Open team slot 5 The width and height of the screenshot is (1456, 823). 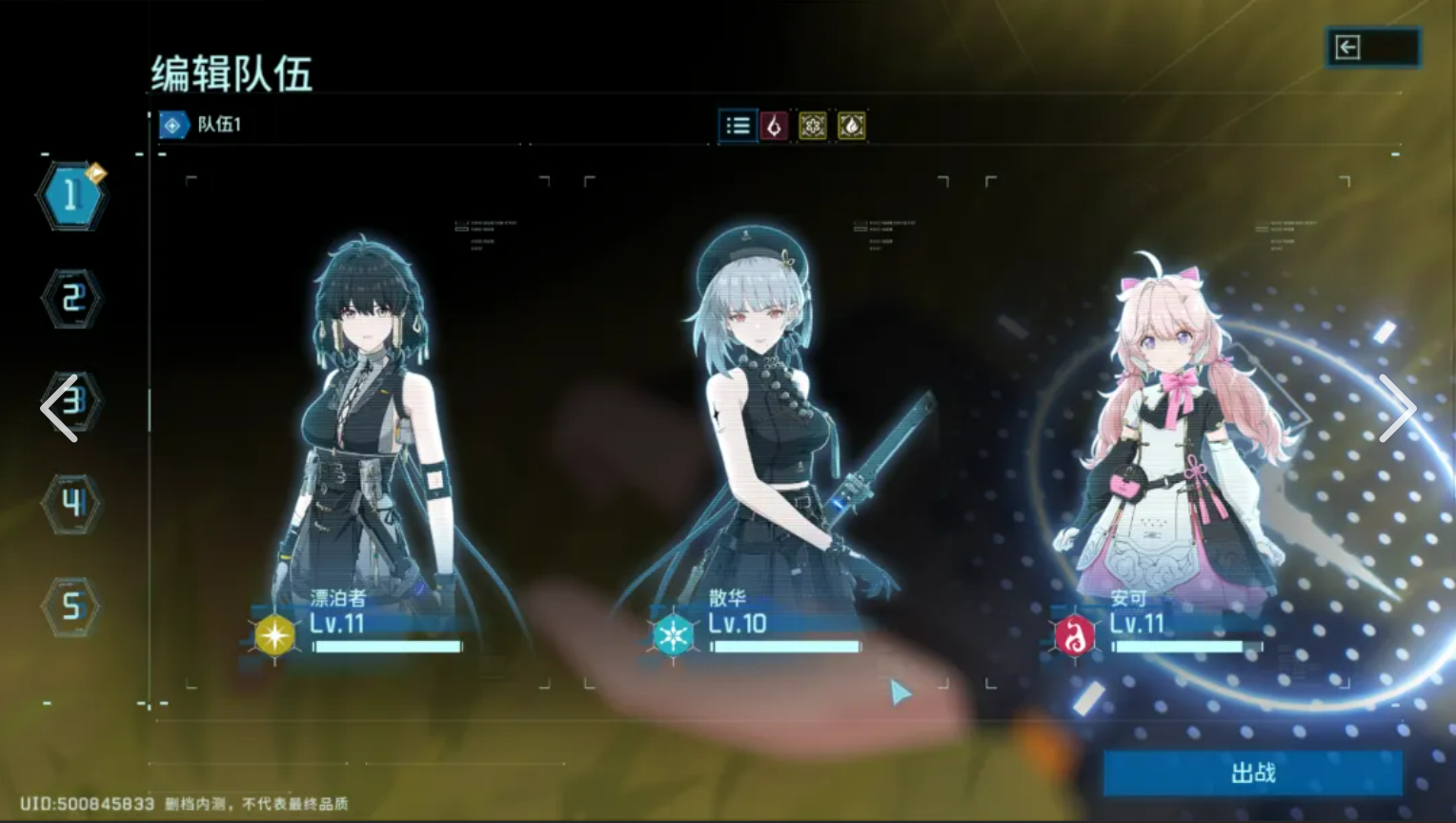pyautogui.click(x=71, y=606)
